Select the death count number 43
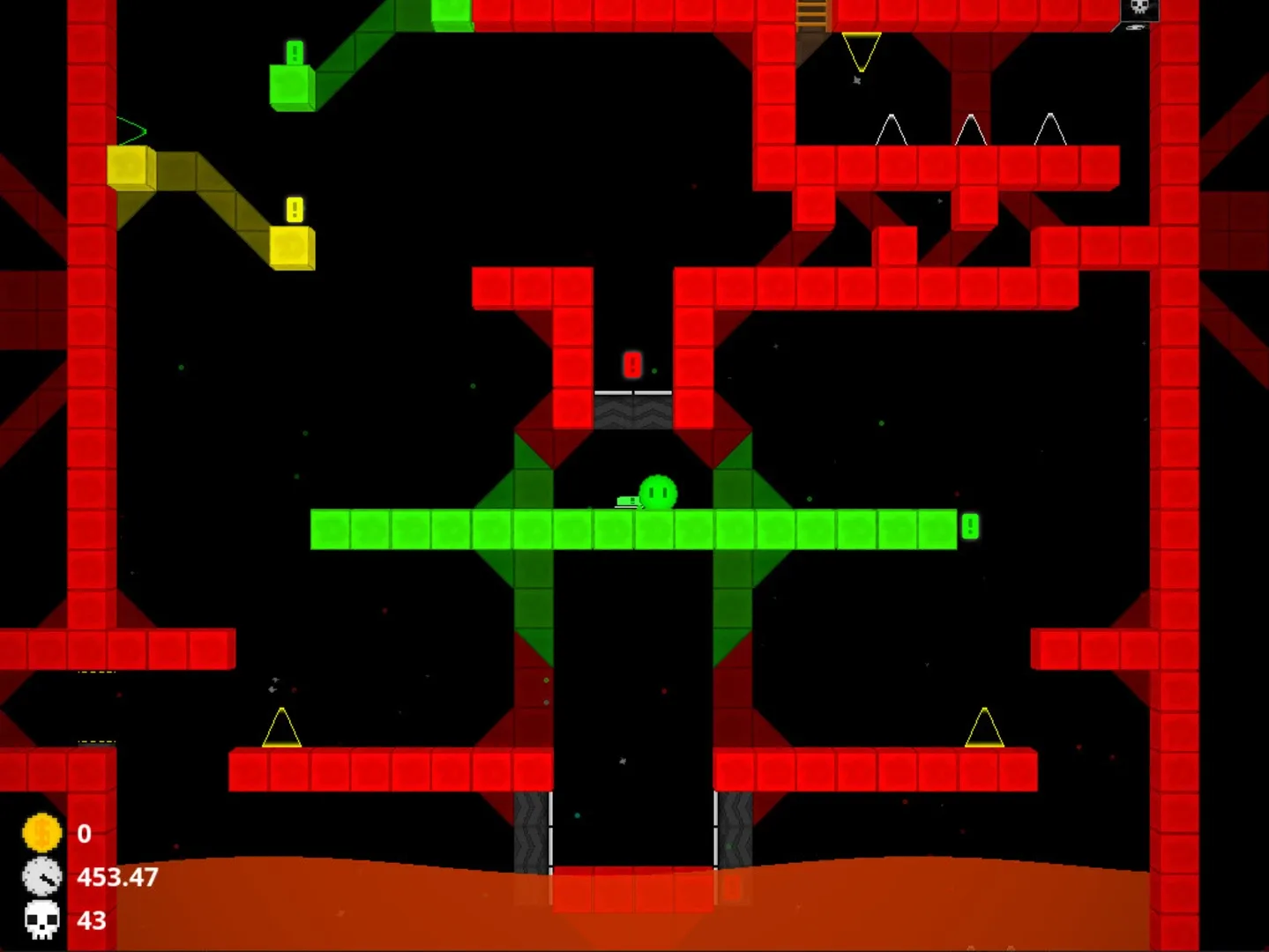 (x=89, y=920)
